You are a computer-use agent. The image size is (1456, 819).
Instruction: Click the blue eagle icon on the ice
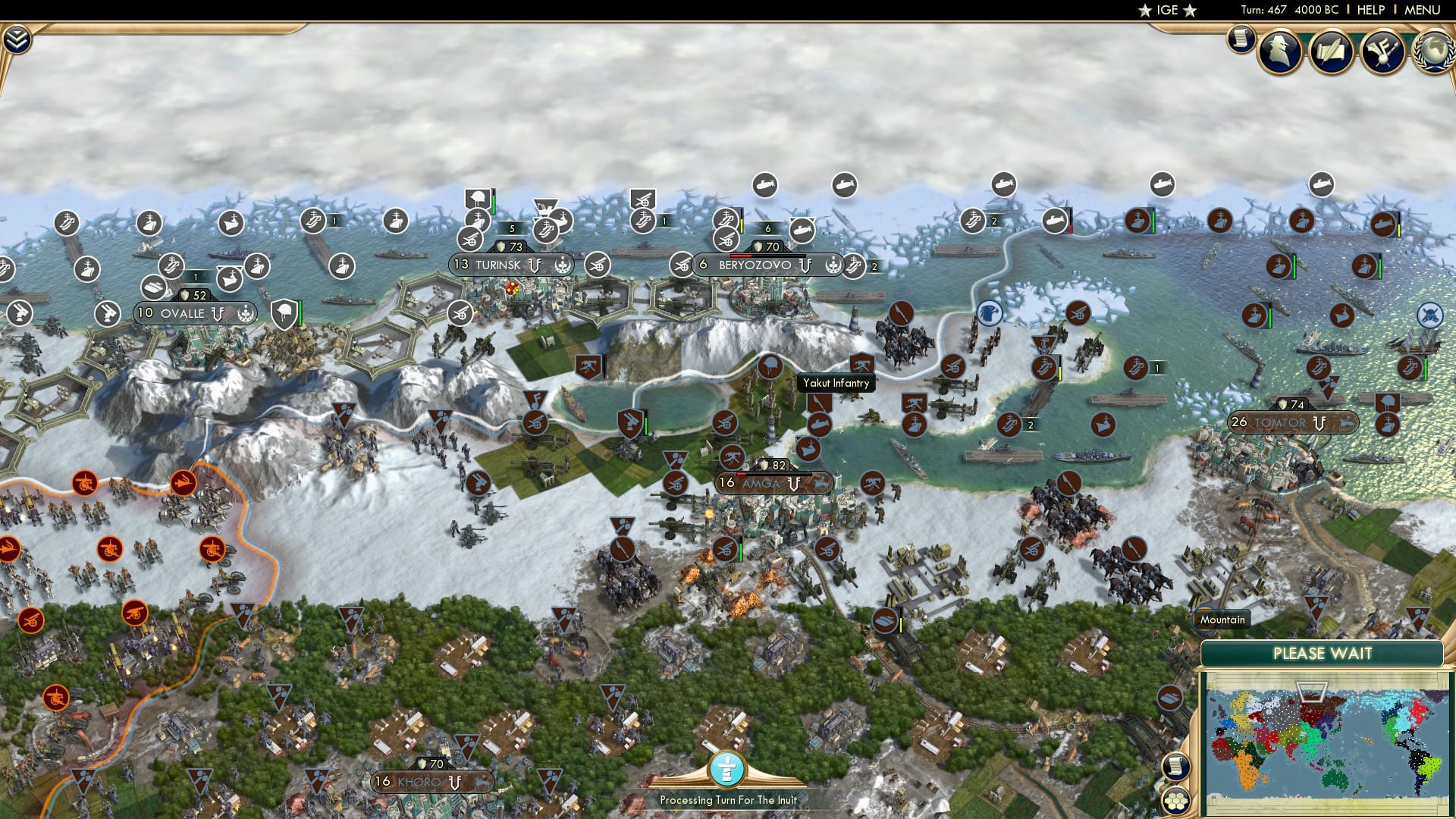[988, 313]
